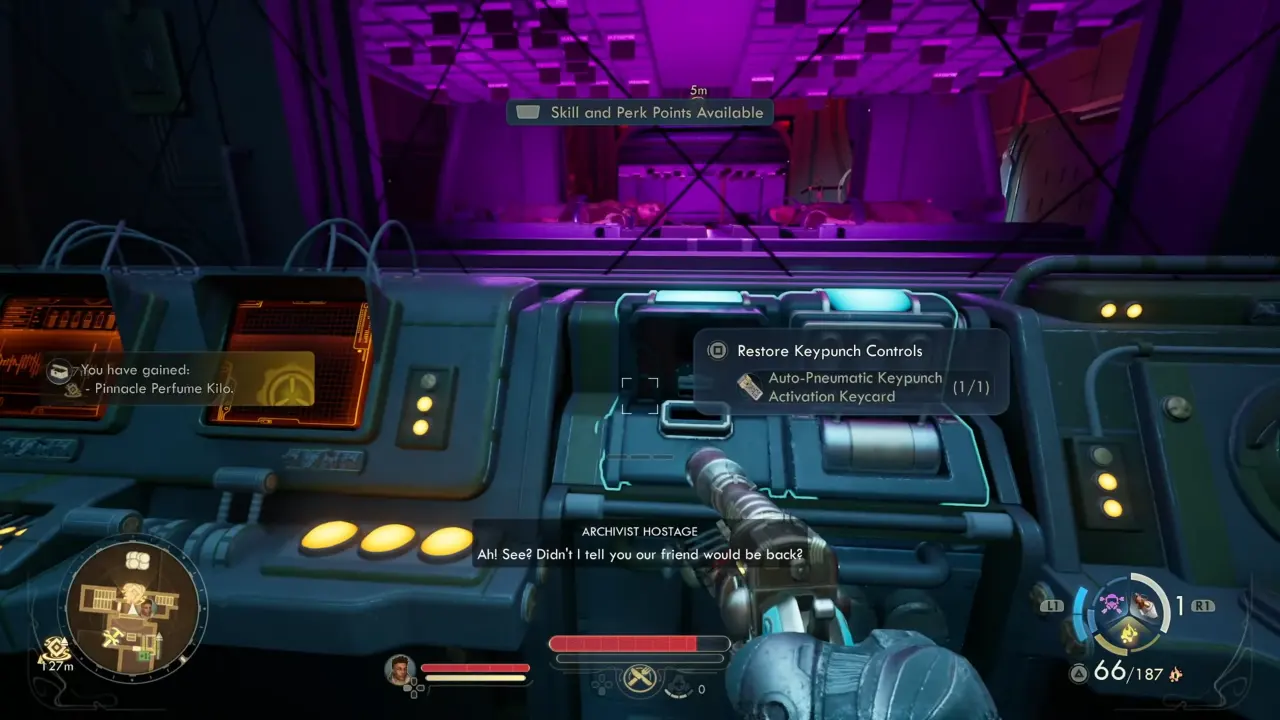
Task: Toggle the R1 companion command badge
Action: 1202,606
